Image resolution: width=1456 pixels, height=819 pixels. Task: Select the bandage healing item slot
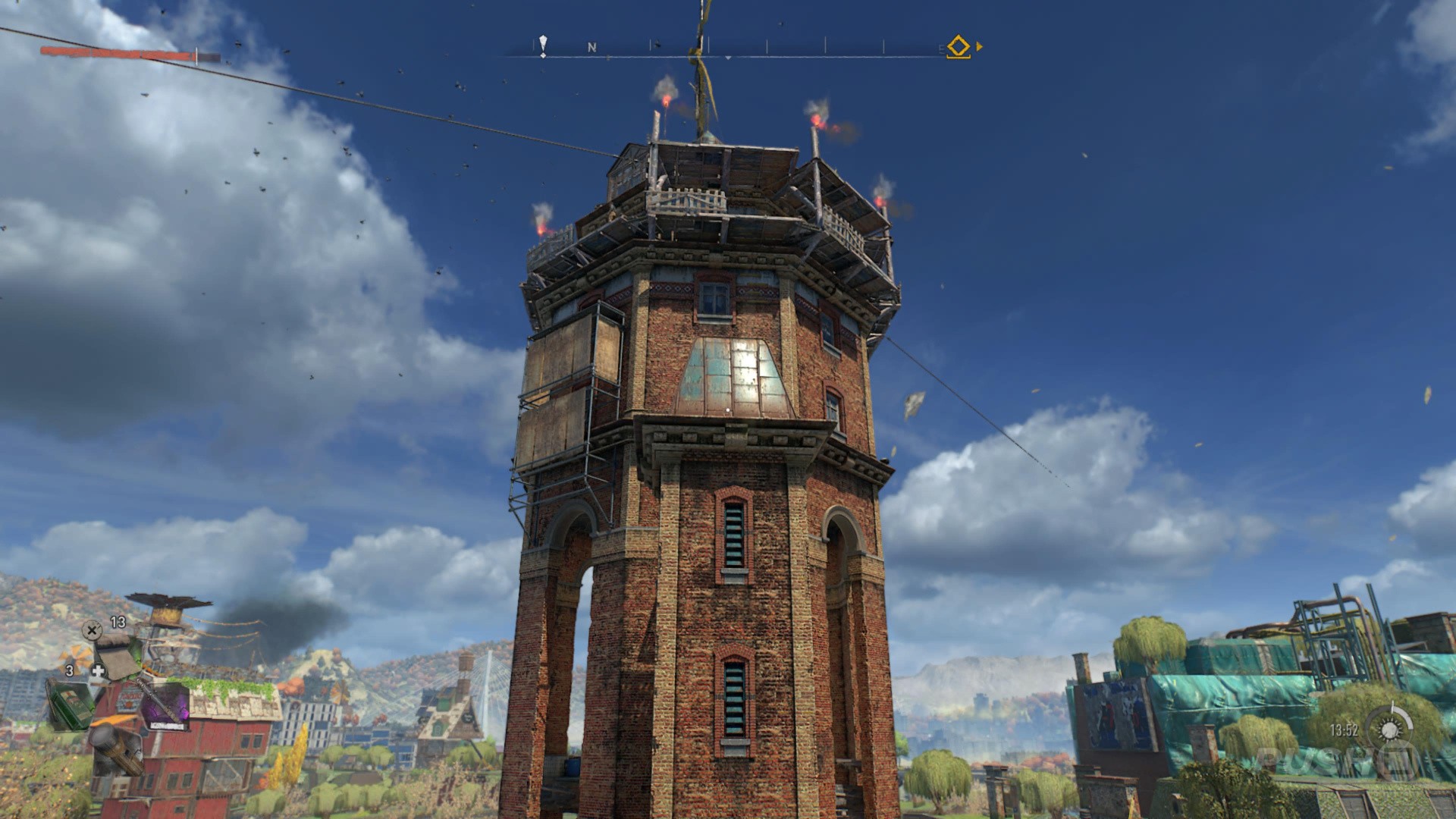[115, 657]
